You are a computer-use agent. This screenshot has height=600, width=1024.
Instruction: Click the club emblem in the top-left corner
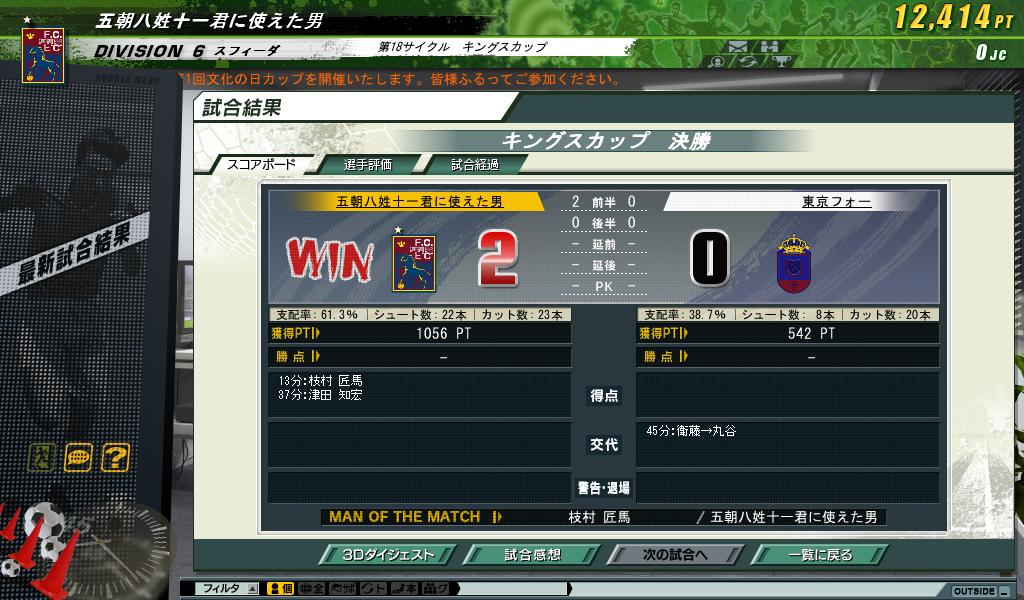coord(43,54)
